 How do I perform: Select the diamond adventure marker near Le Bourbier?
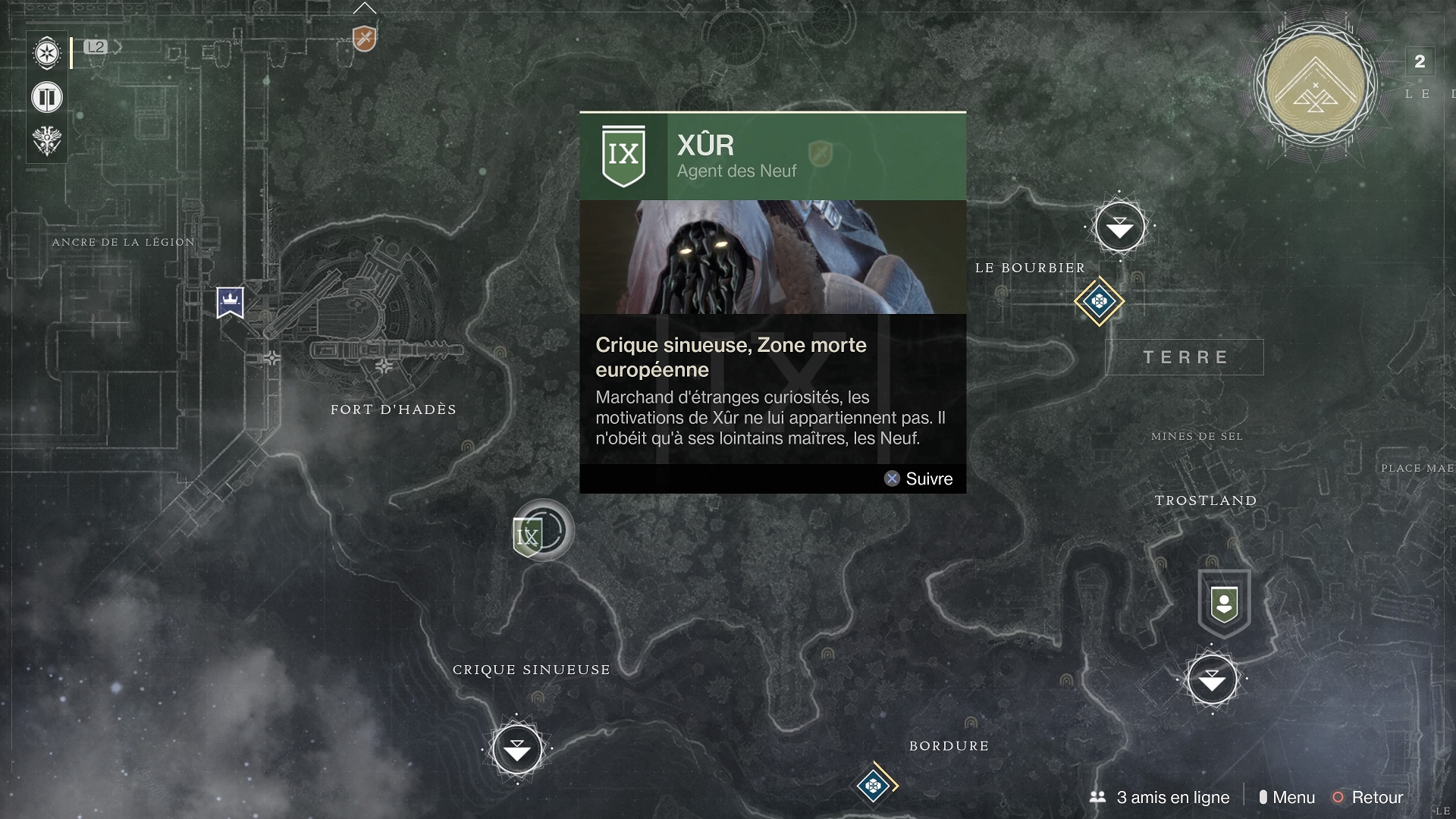(x=1099, y=302)
